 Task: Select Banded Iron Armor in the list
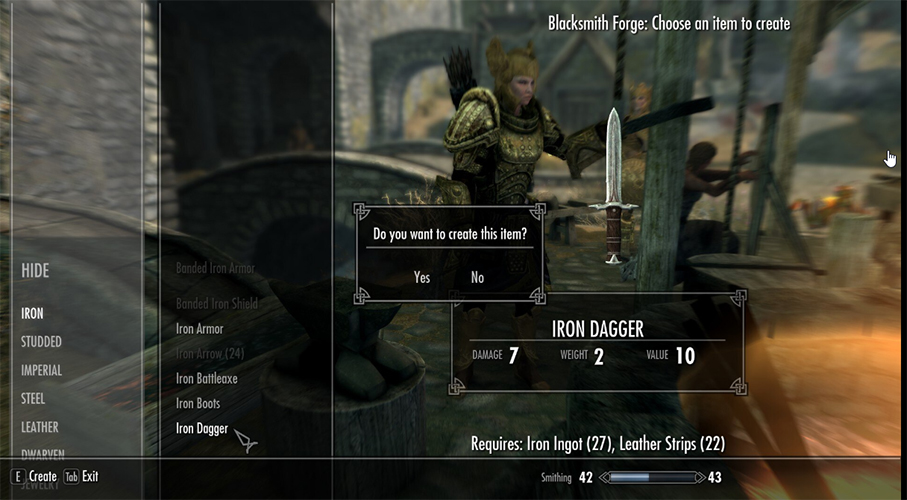(x=215, y=269)
